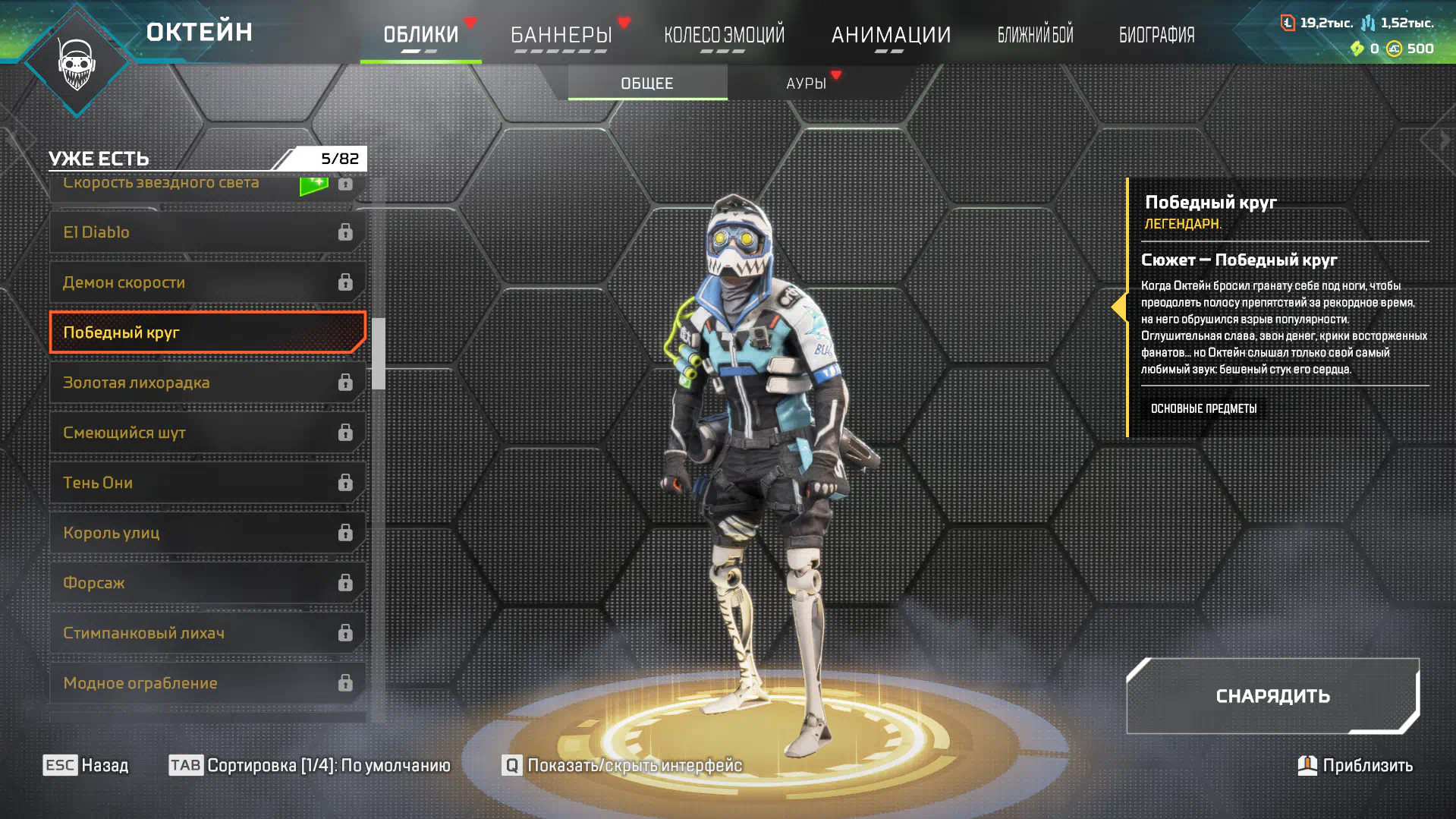Select the Анимации tab
The width and height of the screenshot is (1456, 819).
click(x=891, y=35)
